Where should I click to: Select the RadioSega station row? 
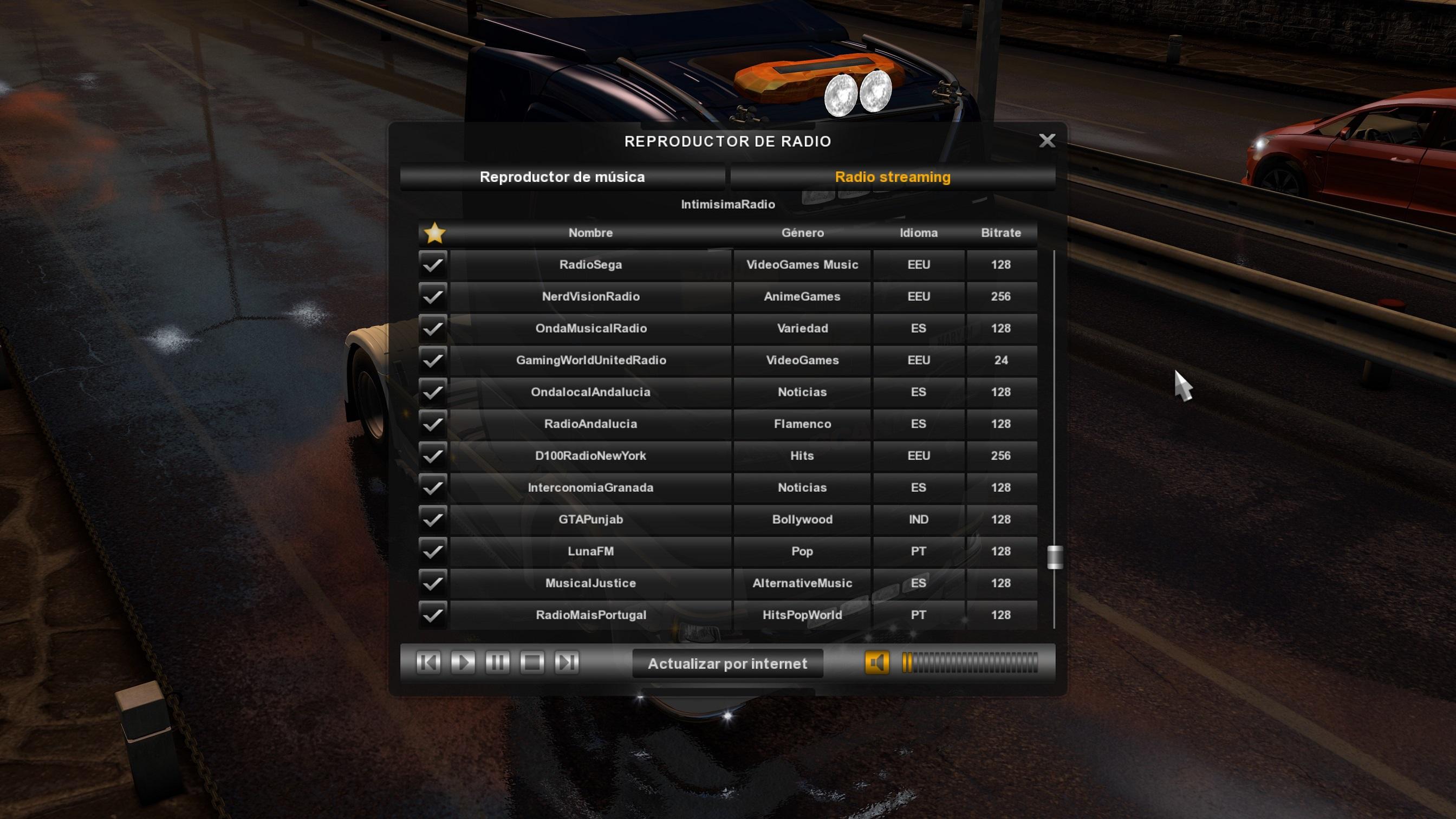590,264
